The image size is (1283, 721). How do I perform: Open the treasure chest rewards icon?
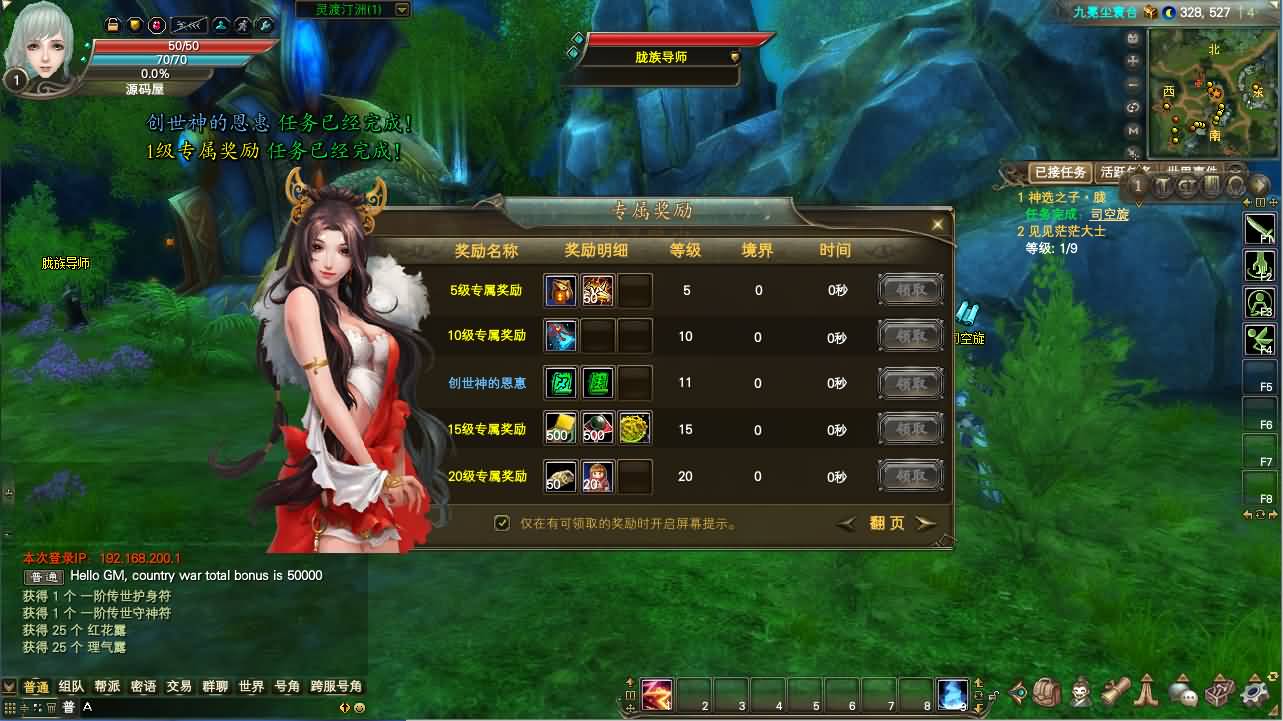[1218, 691]
